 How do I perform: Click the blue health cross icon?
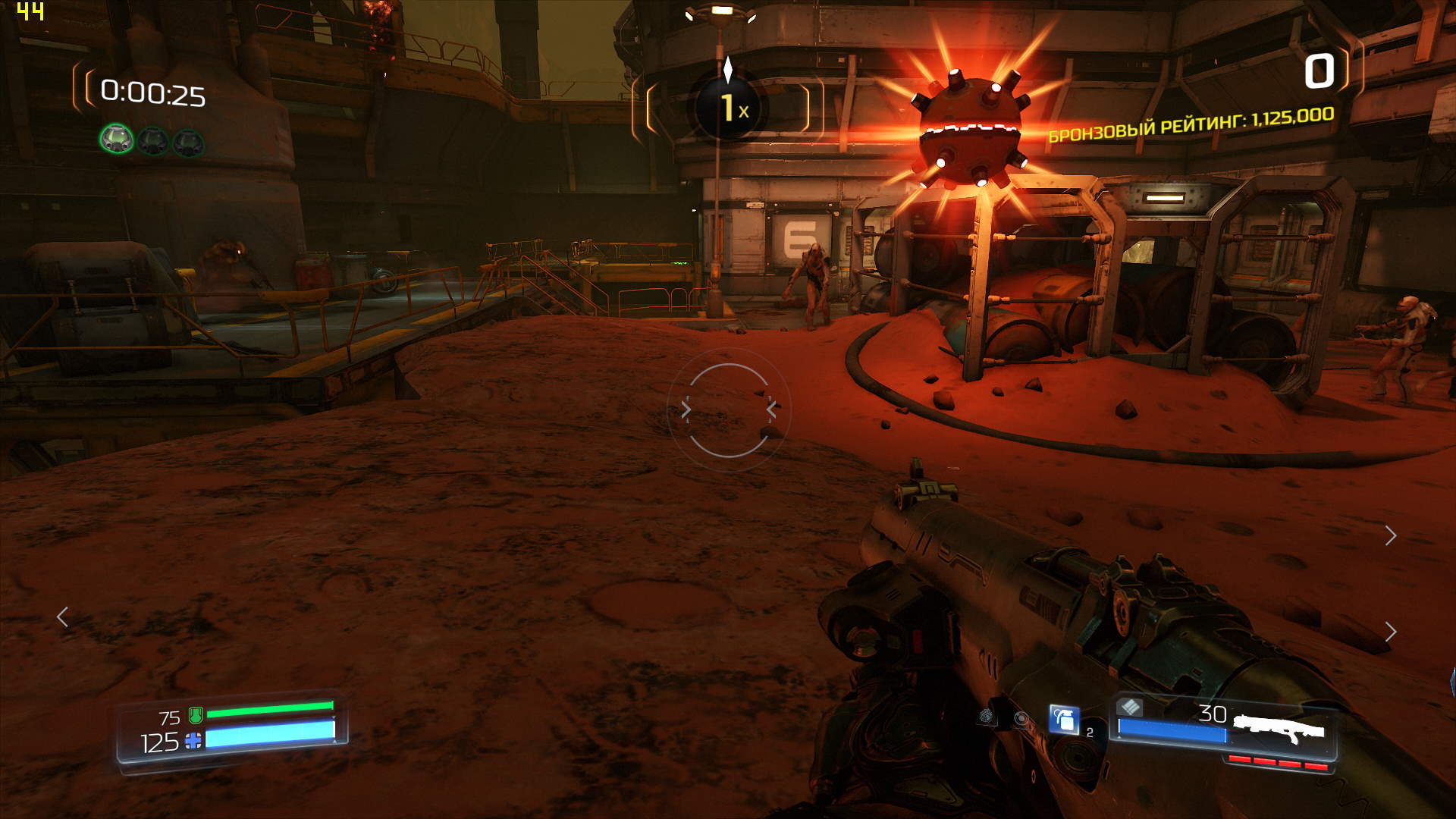[x=193, y=741]
